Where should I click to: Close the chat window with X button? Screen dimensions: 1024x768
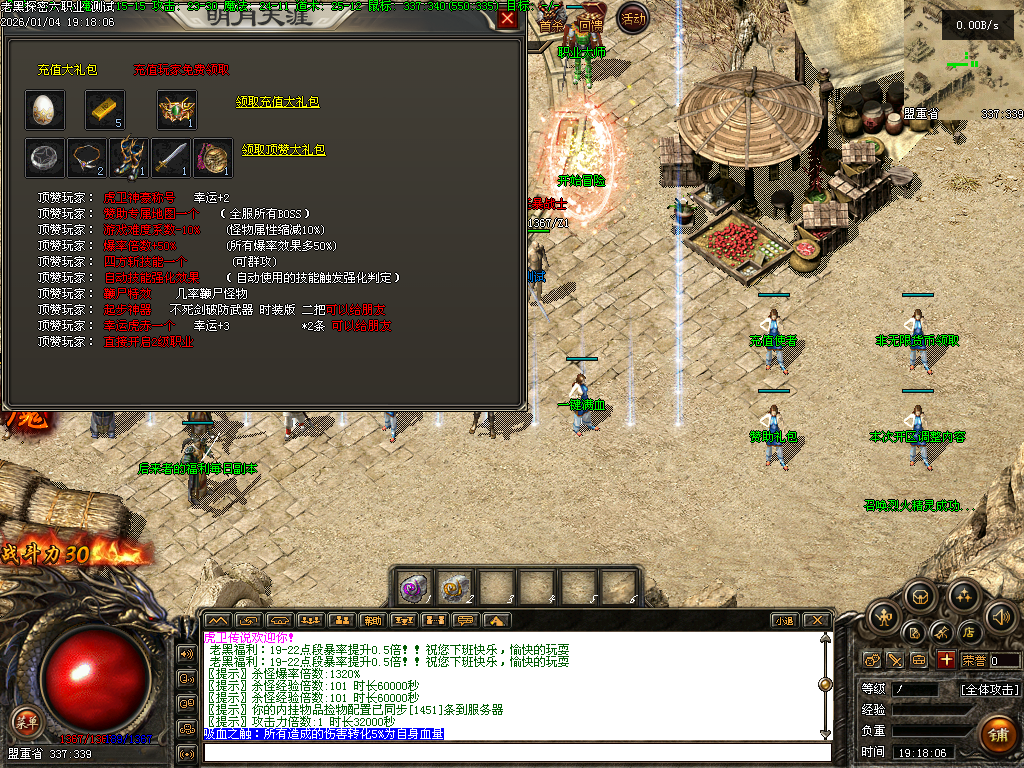(816, 620)
